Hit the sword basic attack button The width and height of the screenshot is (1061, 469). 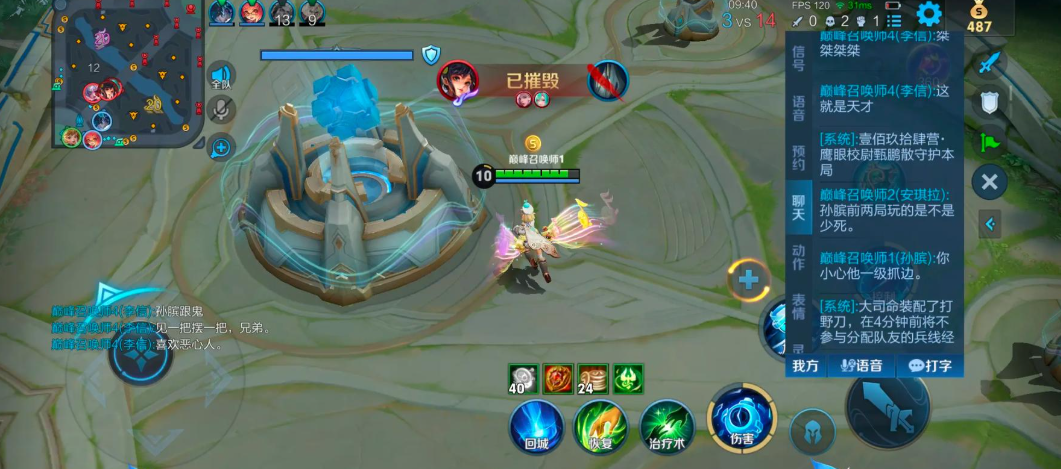(888, 408)
